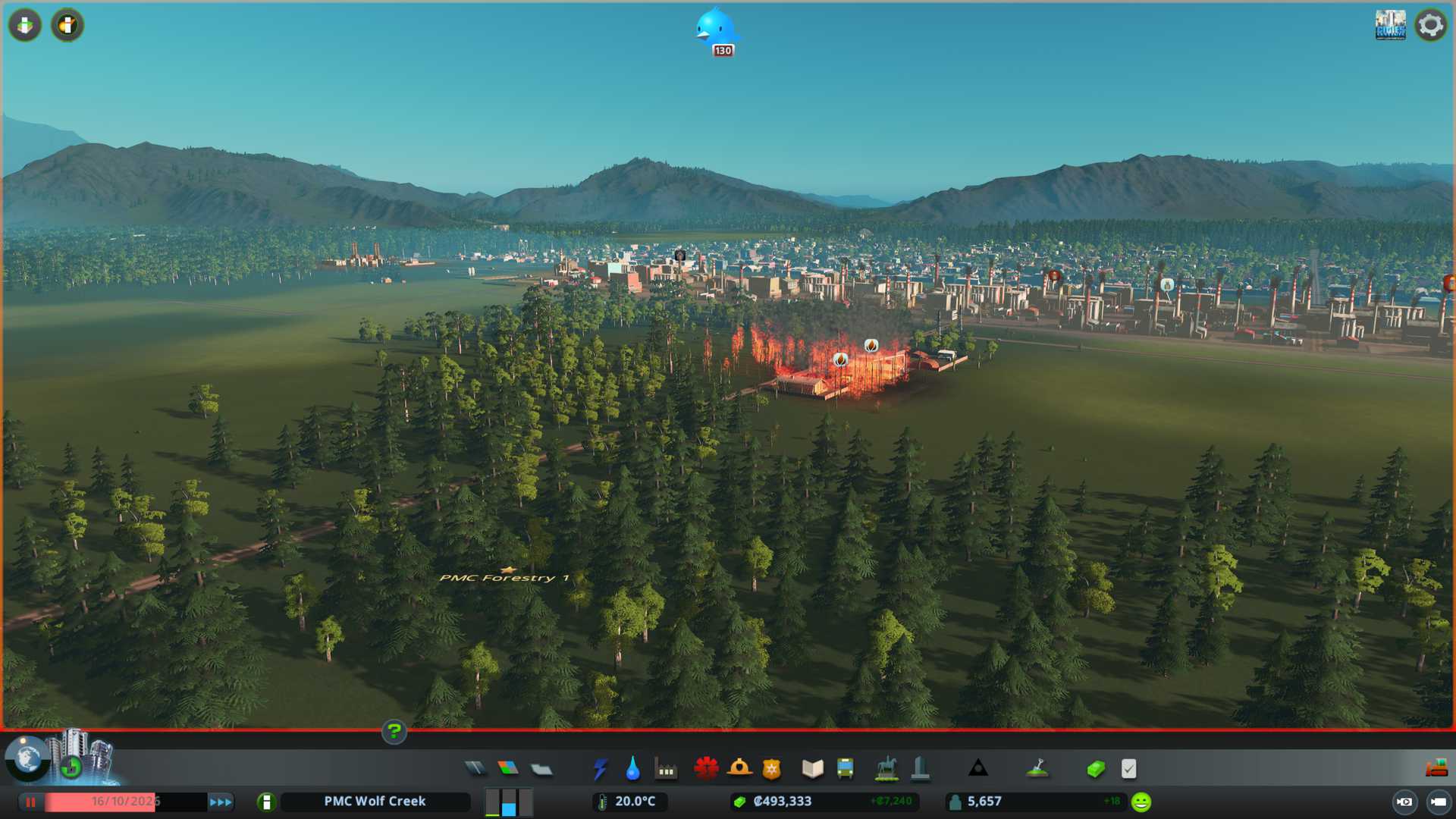Open the Police badge menu
The width and height of the screenshot is (1456, 819).
tap(772, 769)
